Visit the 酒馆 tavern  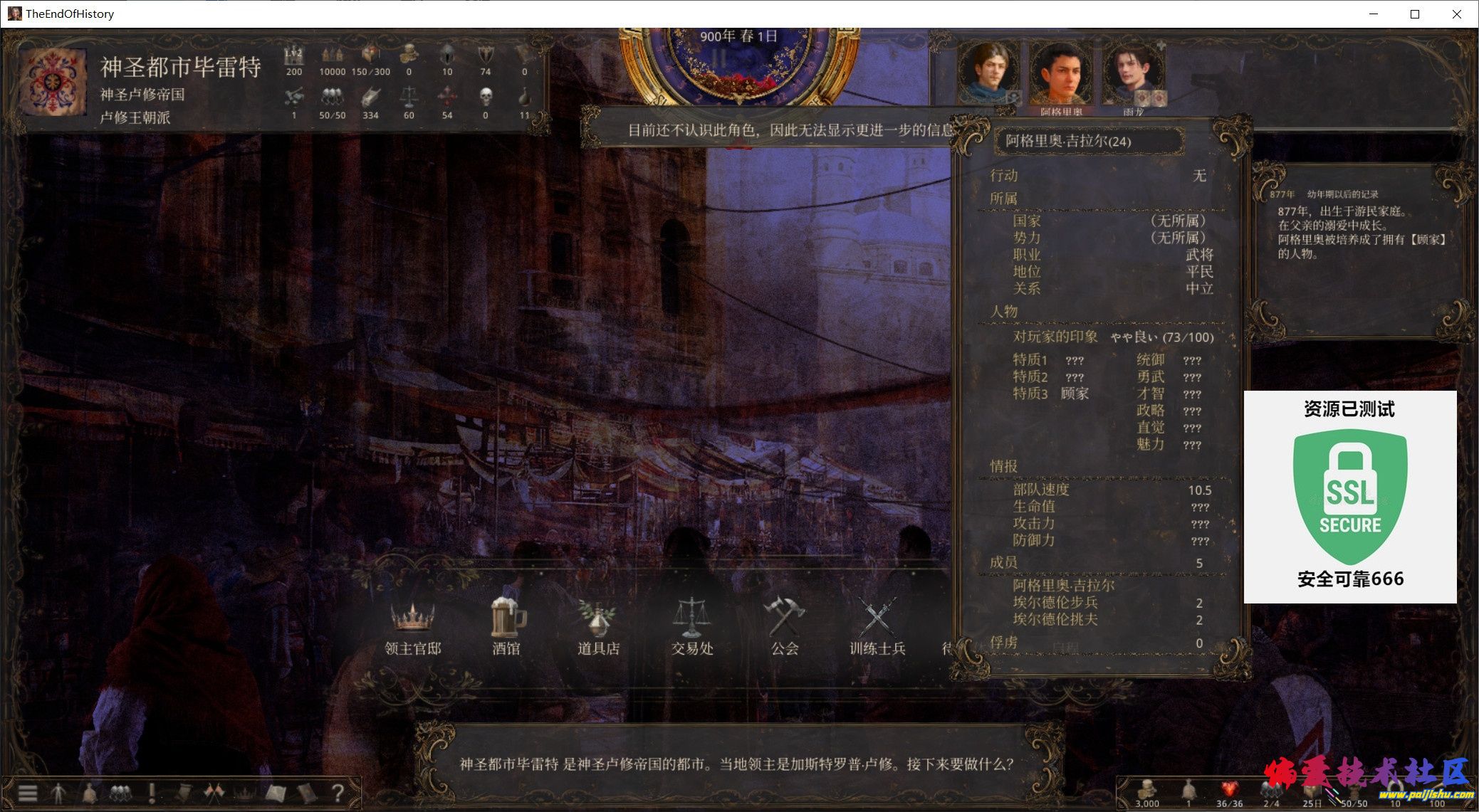point(506,627)
